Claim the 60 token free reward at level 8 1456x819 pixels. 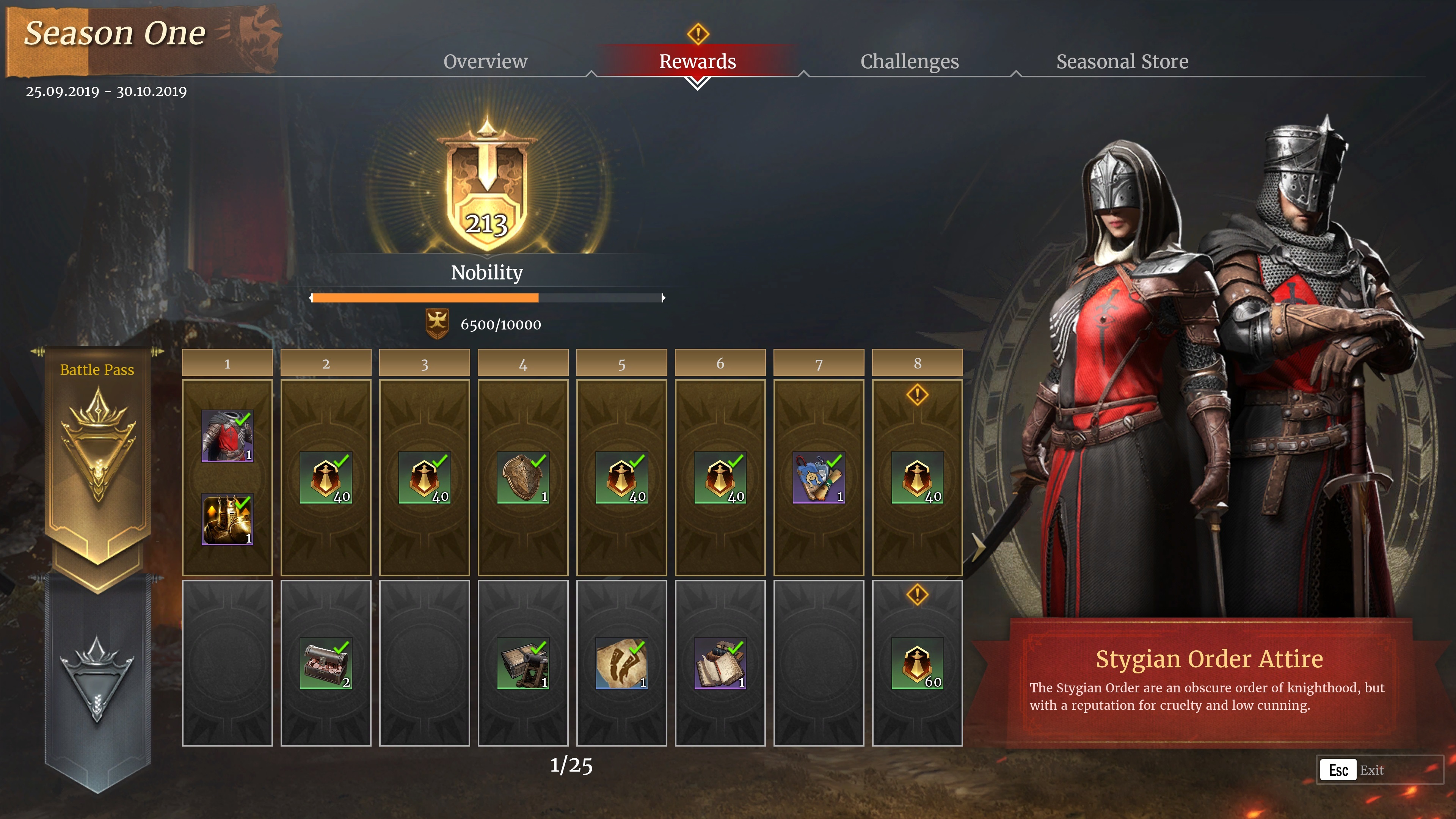917,663
